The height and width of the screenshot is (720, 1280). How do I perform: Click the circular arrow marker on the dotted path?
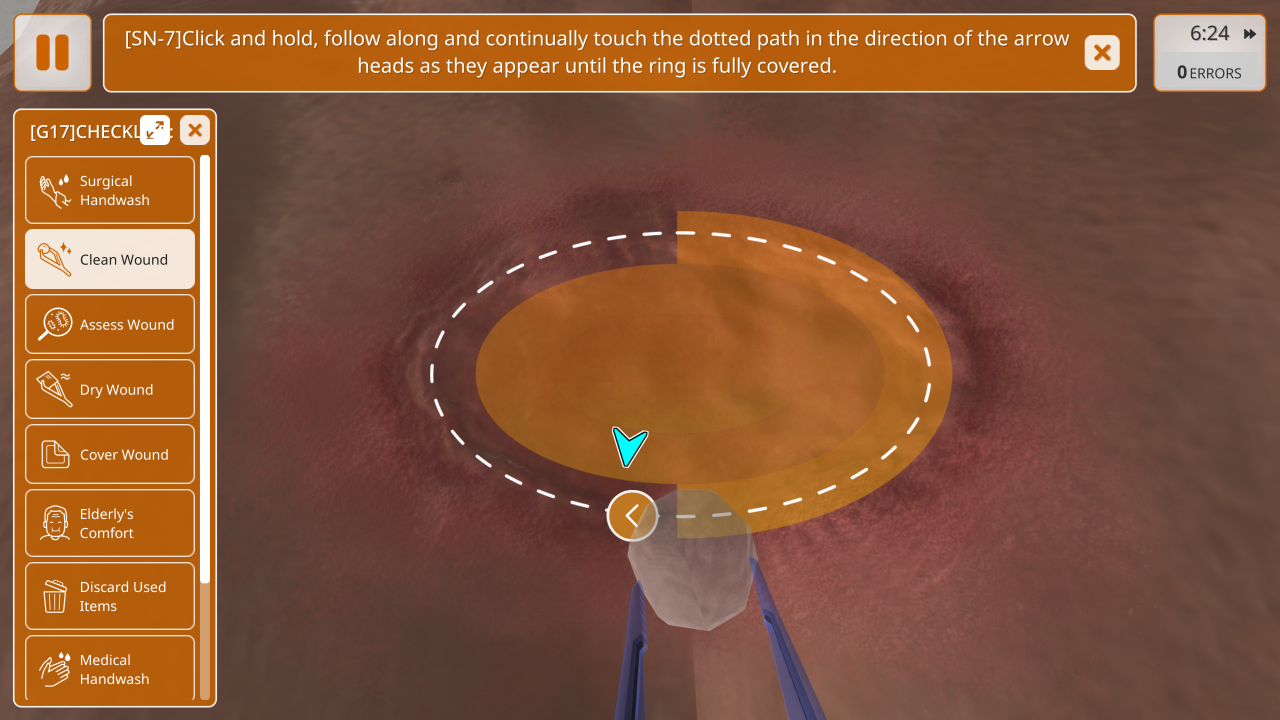click(632, 516)
